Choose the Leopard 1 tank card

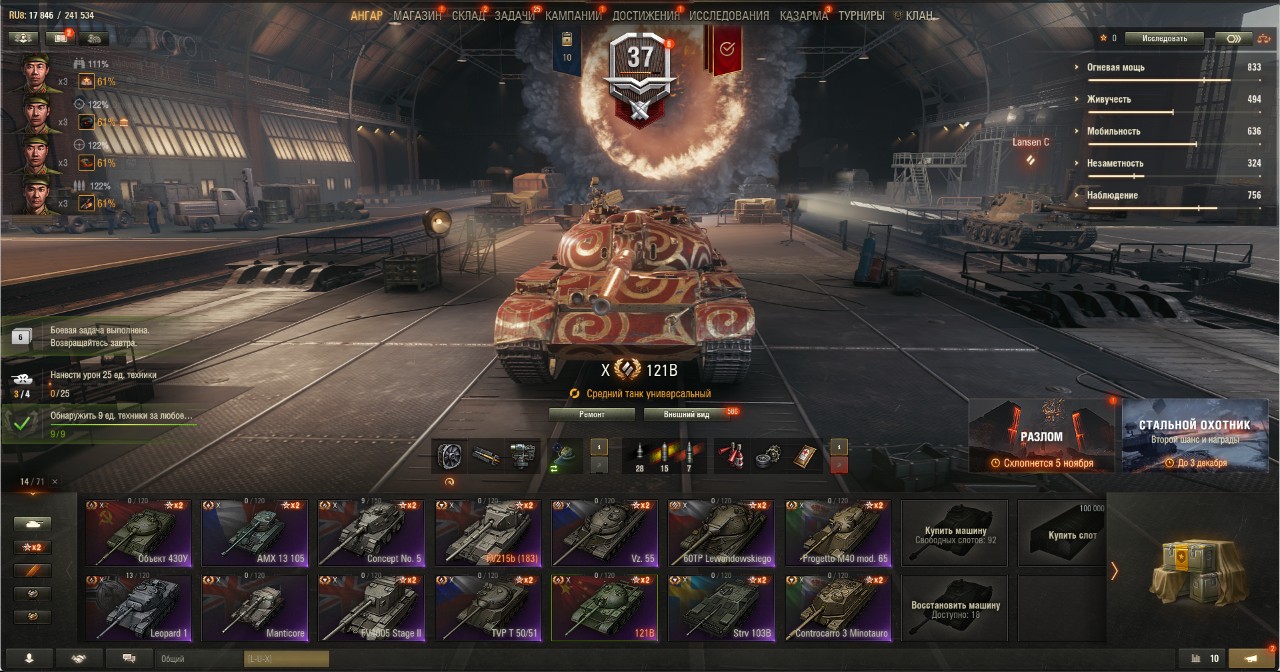tap(137, 607)
